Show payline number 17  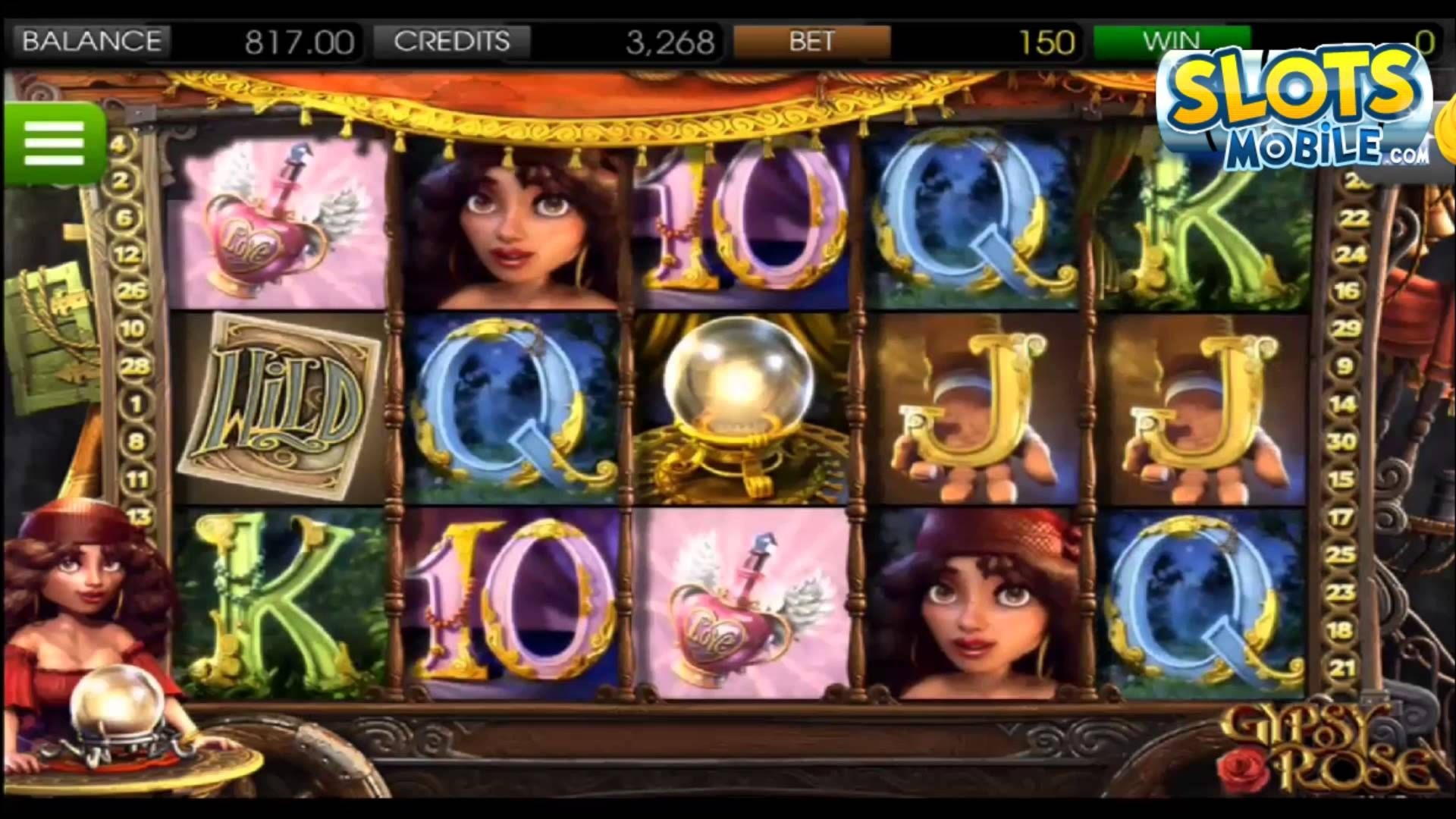pyautogui.click(x=1341, y=517)
